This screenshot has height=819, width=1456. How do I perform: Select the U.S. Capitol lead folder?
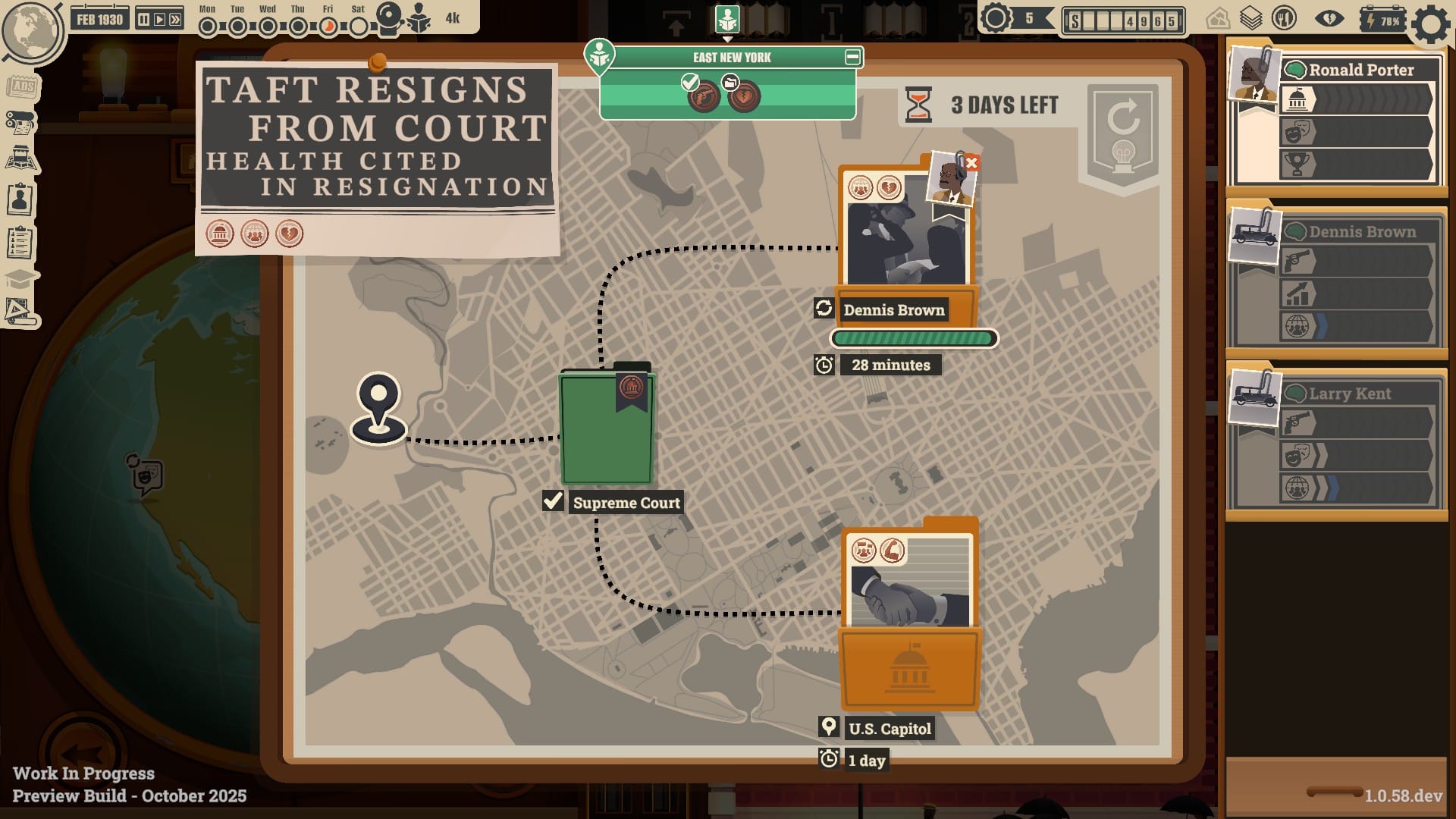tap(909, 622)
